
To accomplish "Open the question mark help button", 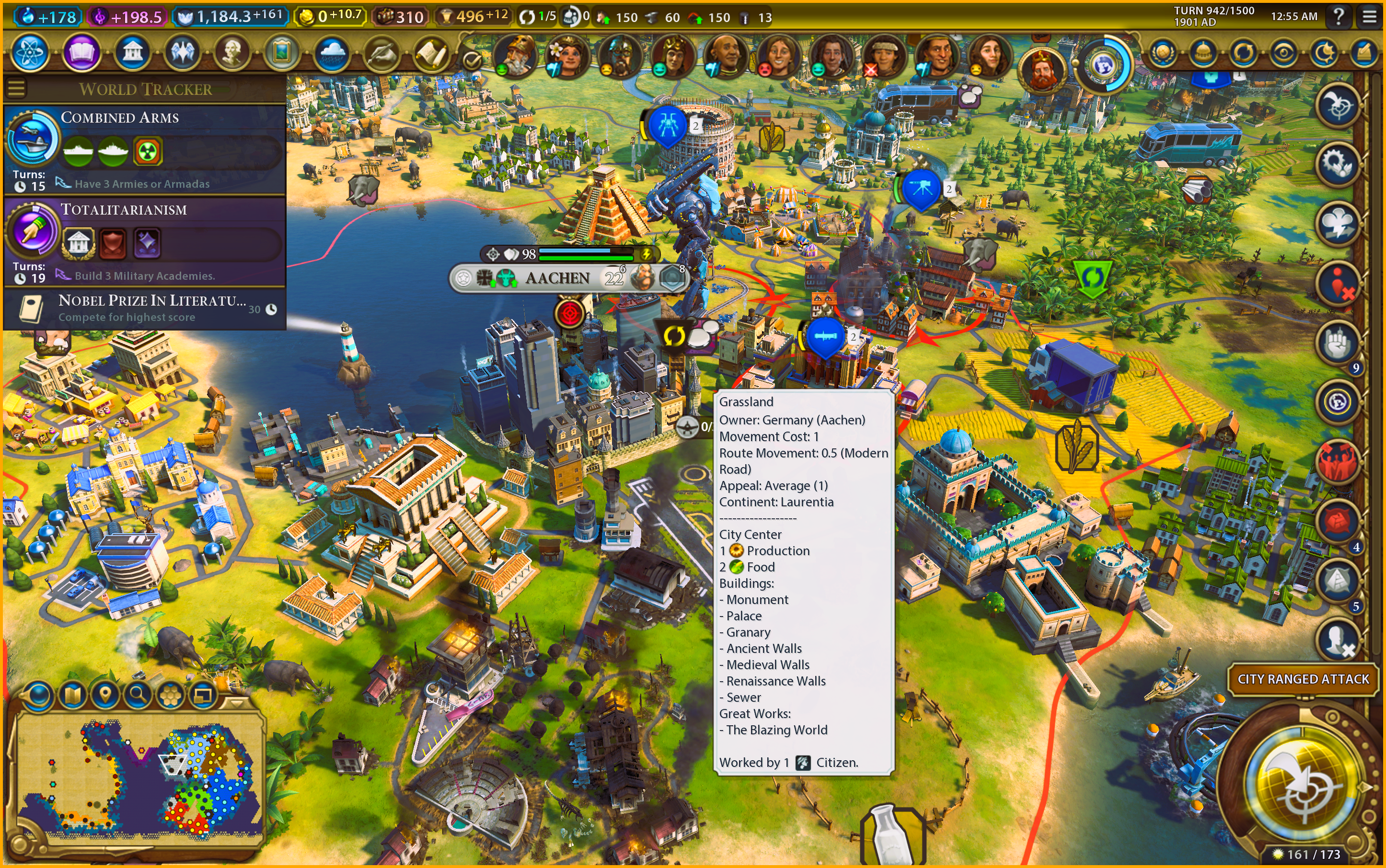I will (1339, 17).
